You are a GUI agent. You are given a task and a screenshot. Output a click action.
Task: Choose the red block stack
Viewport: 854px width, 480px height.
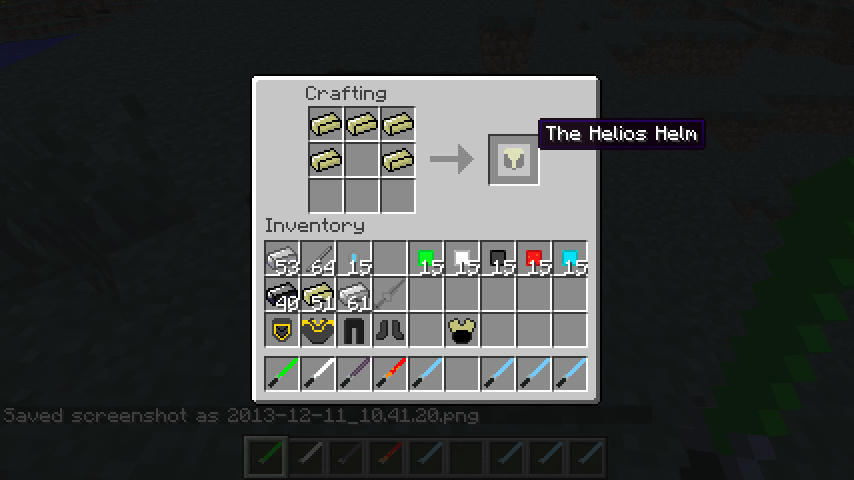tap(534, 259)
